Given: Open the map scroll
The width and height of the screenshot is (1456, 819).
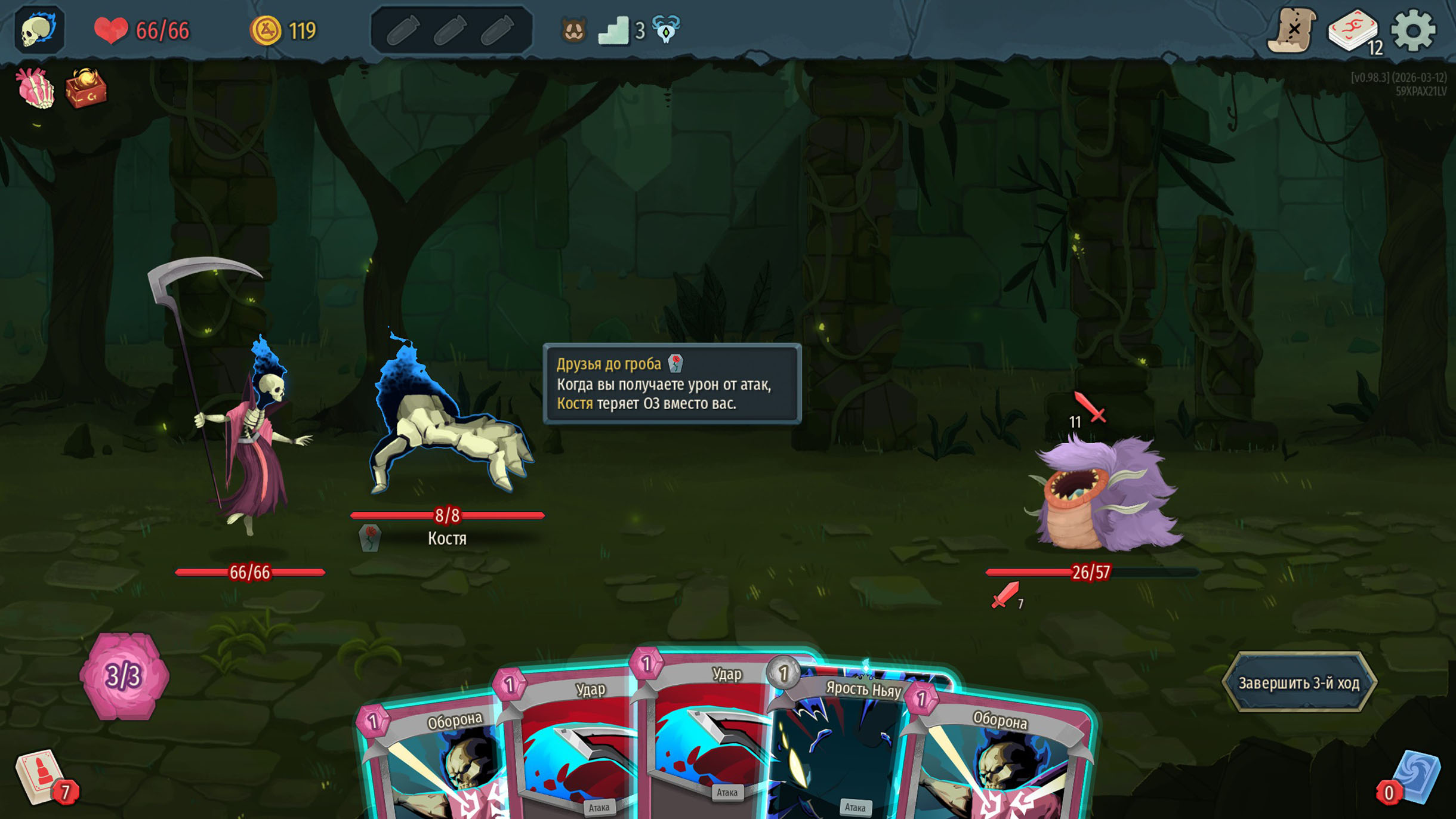Looking at the screenshot, I should click(1291, 30).
